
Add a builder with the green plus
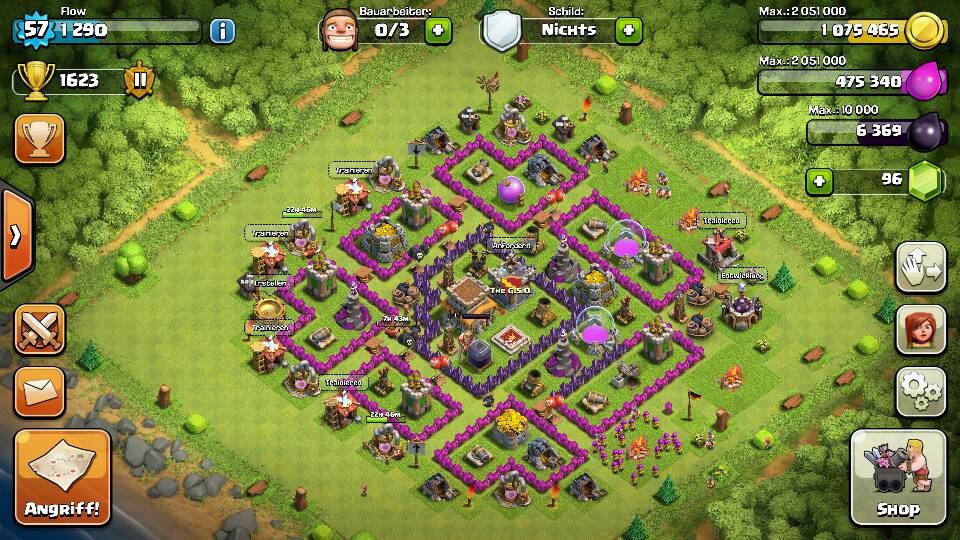click(x=438, y=30)
